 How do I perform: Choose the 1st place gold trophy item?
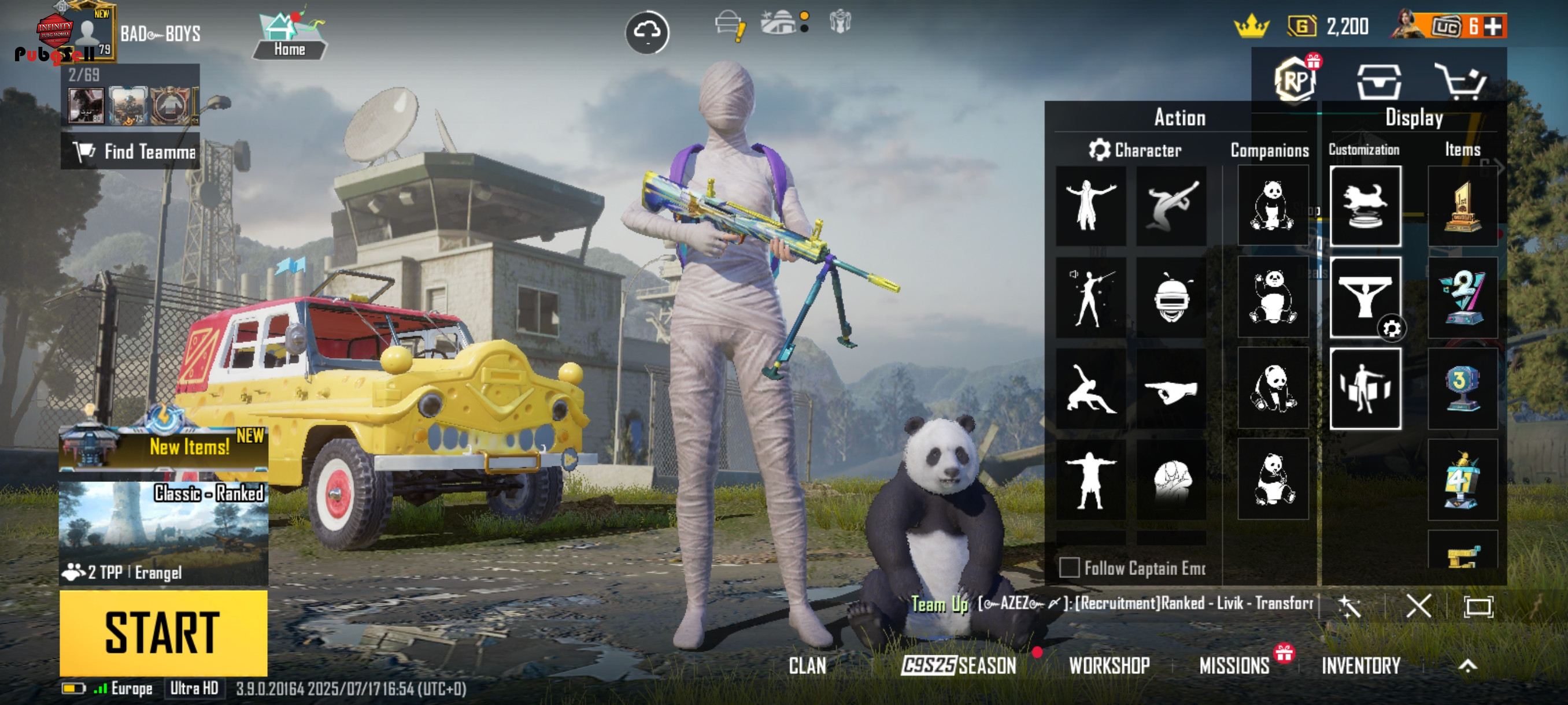pos(1462,207)
